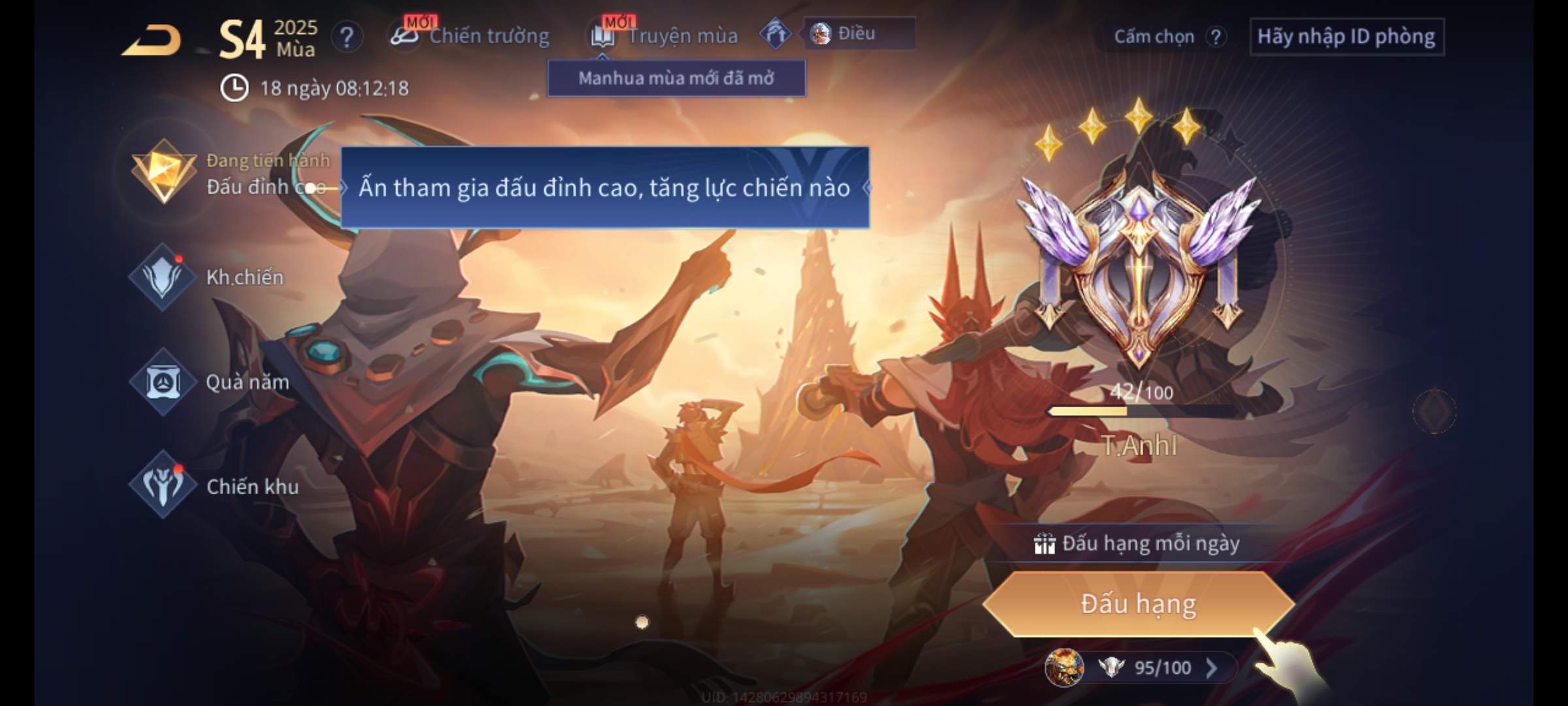The height and width of the screenshot is (706, 1568).
Task: Open Đấu hạng mỗi ngày daily rewards
Action: 1138,544
